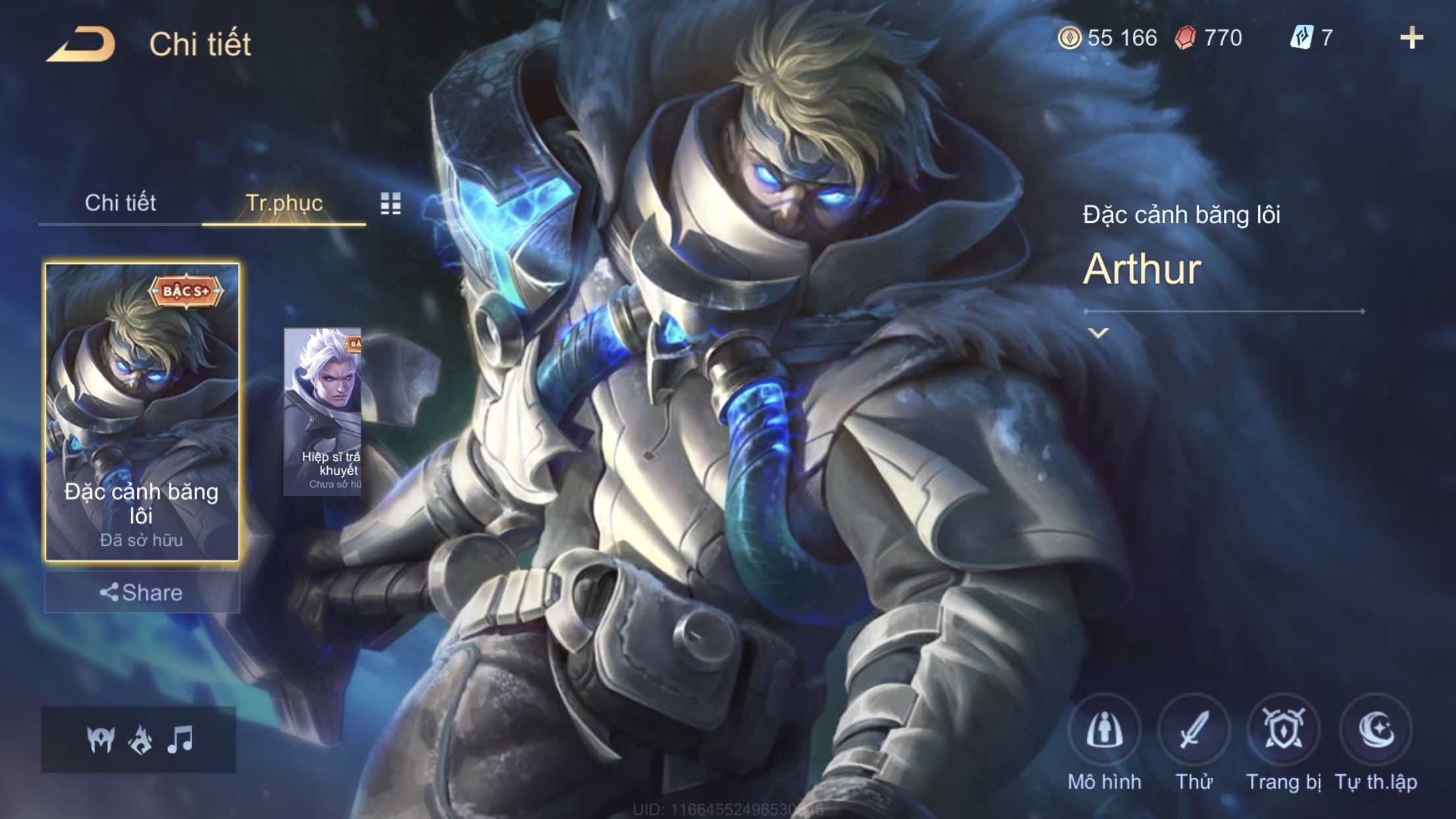The width and height of the screenshot is (1456, 819).
Task: Select the Đặc cảnh băng lôi skin card
Action: click(142, 411)
